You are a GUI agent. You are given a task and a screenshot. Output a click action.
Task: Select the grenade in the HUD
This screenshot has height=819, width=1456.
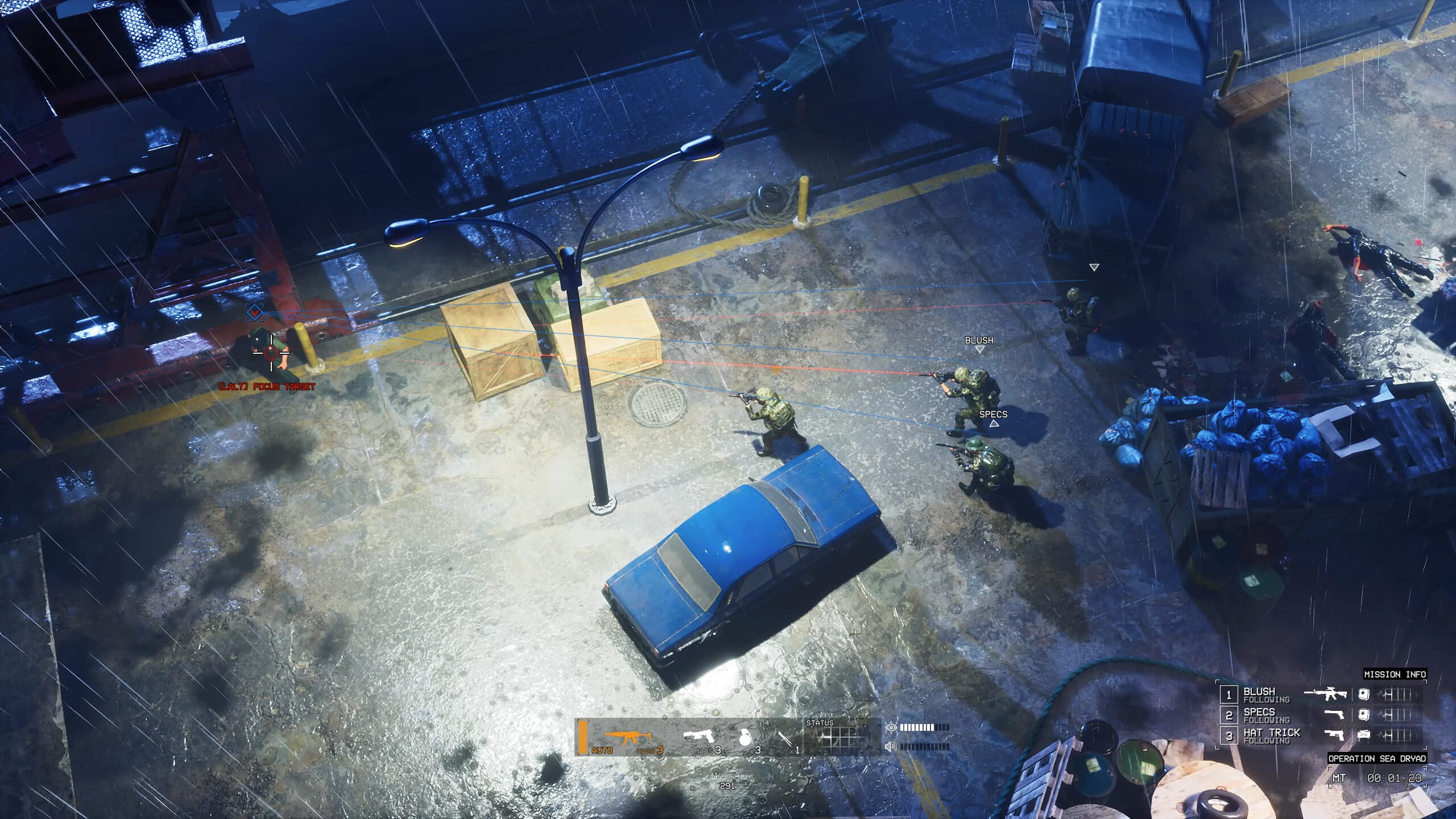coord(746,738)
